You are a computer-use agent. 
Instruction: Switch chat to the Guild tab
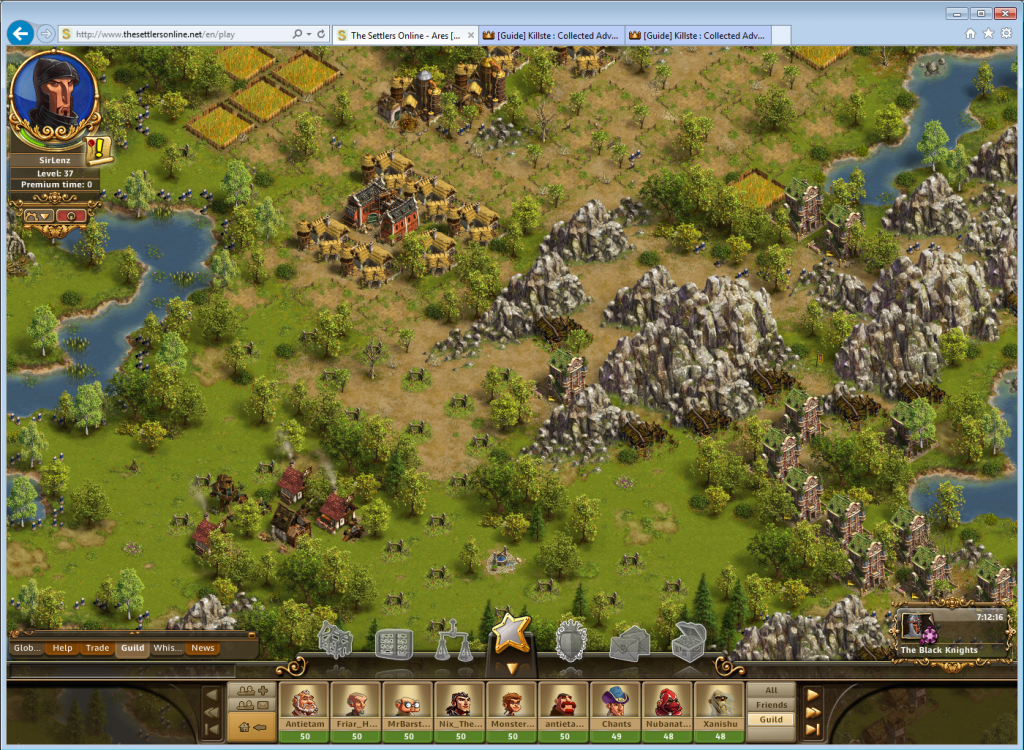point(132,648)
